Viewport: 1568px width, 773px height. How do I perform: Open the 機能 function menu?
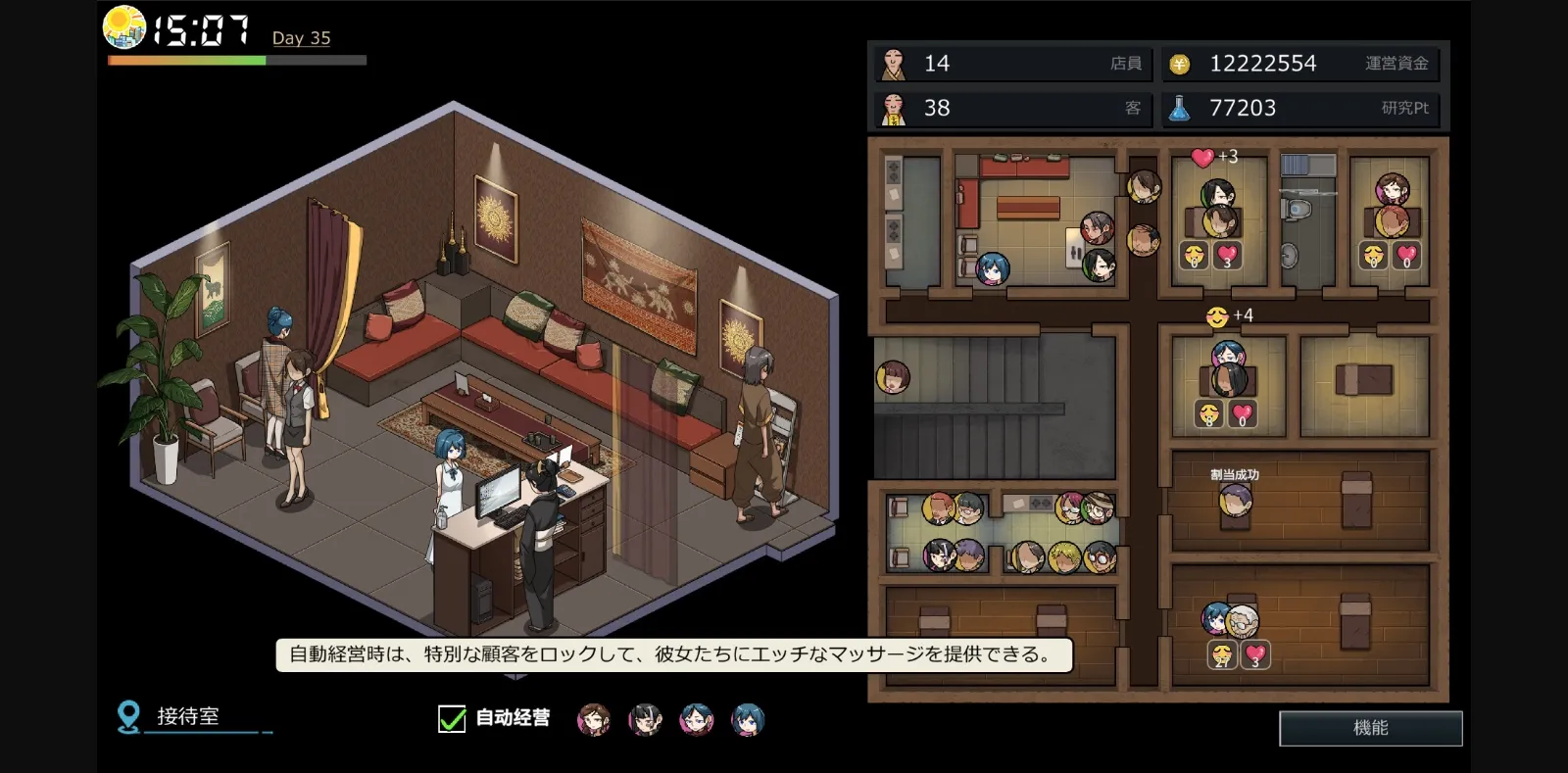click(1370, 728)
